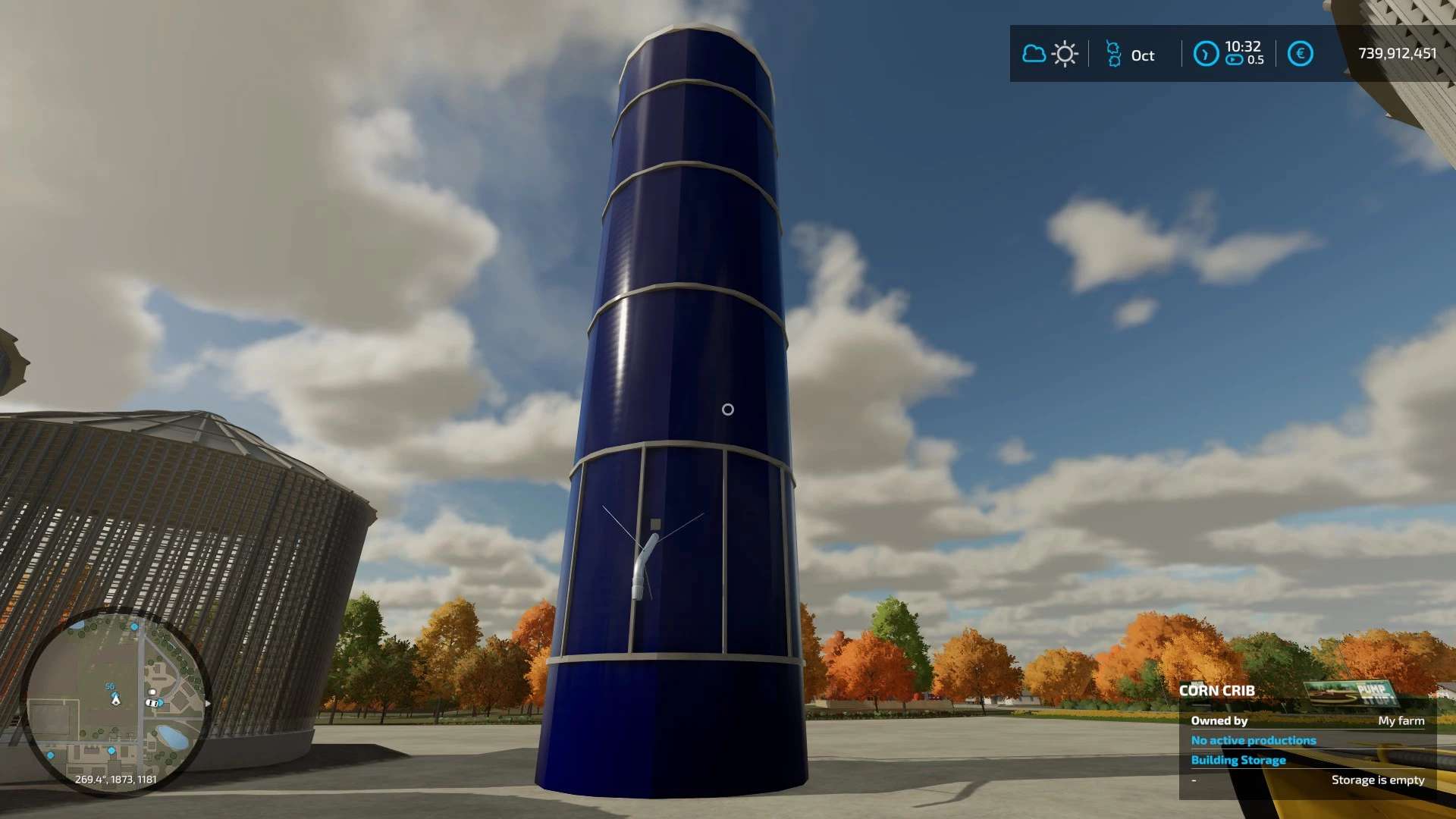
Task: Select the current weather cloud icon
Action: [1034, 53]
